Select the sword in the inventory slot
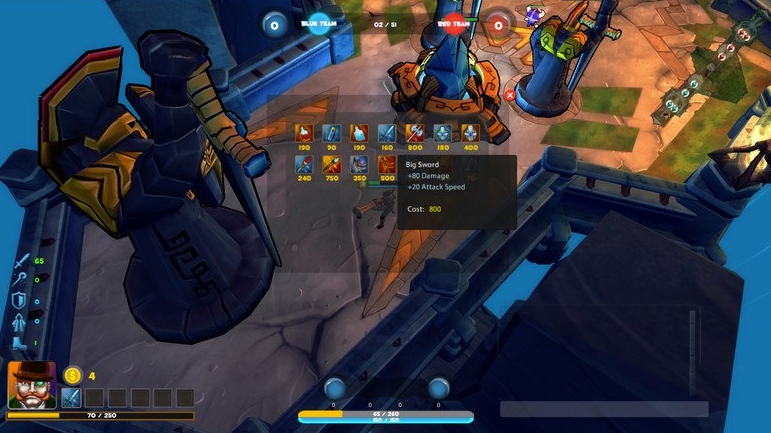This screenshot has width=771, height=433. coord(71,397)
